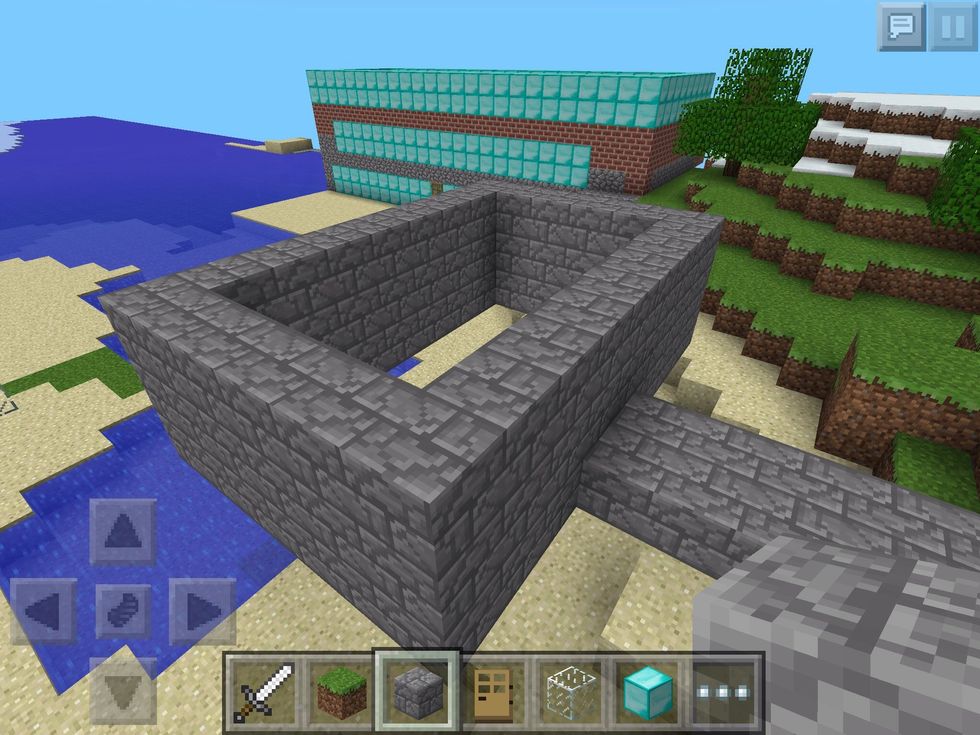980x735 pixels.
Task: Open the chat button
Action: pyautogui.click(x=901, y=27)
